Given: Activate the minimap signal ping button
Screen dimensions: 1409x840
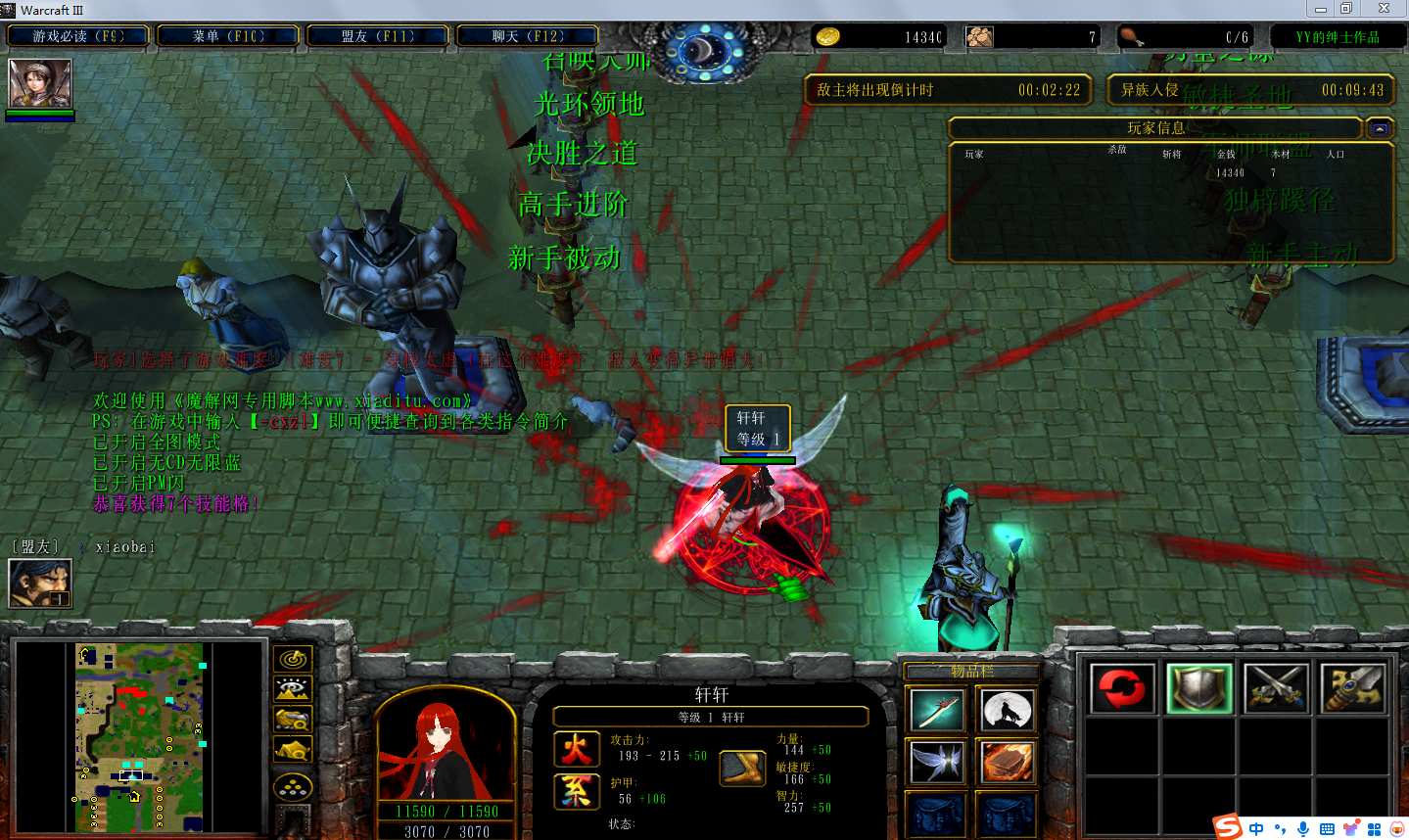Looking at the screenshot, I should pos(293,659).
